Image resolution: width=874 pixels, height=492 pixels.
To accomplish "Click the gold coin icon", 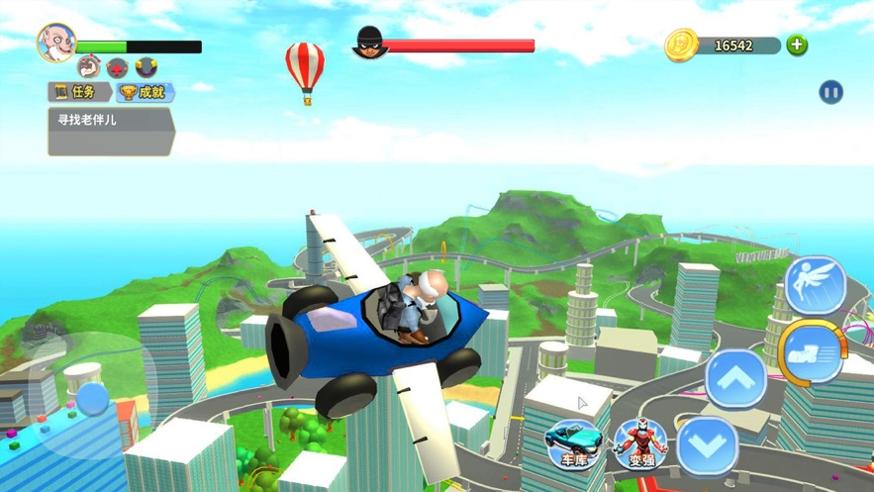I will [681, 45].
